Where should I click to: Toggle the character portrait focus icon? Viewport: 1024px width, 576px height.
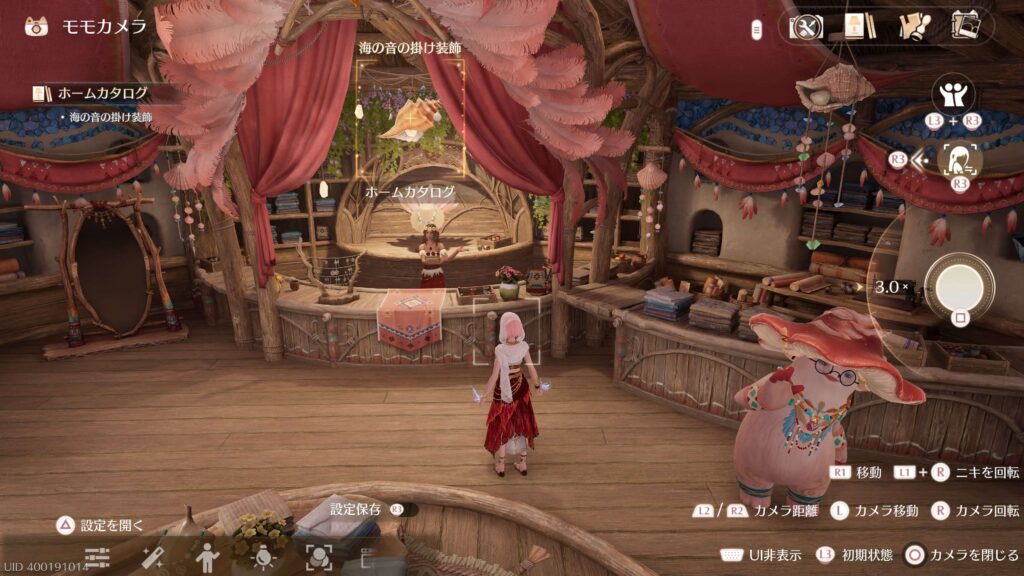[x=961, y=159]
